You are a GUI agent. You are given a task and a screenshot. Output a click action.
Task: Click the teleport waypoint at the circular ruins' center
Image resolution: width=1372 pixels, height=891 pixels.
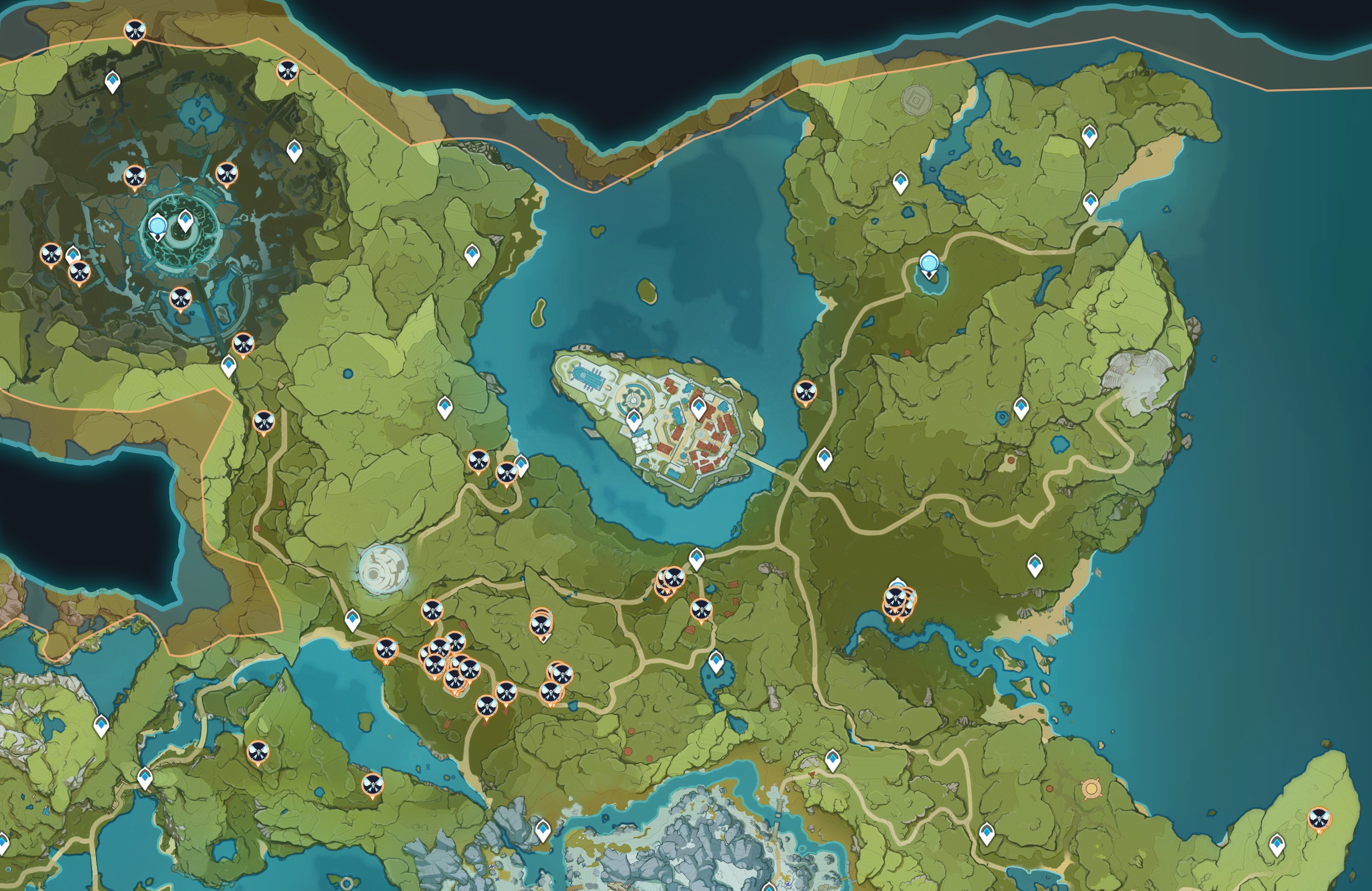[x=185, y=220]
